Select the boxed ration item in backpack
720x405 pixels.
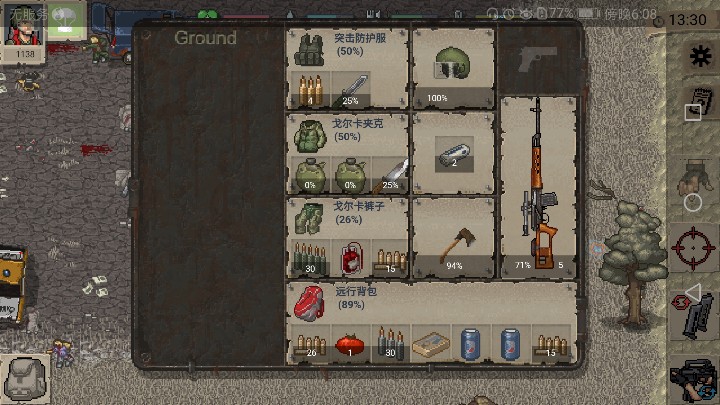(431, 343)
